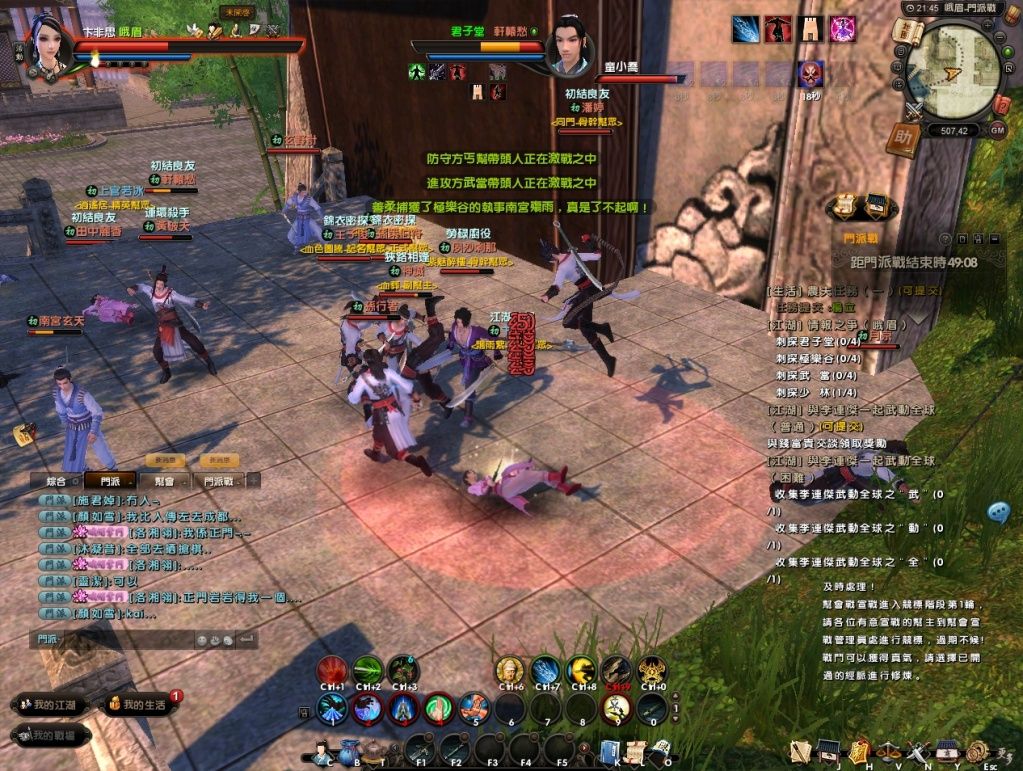
Task: Activate the red flame skill on Ctrl+1
Action: tap(332, 670)
